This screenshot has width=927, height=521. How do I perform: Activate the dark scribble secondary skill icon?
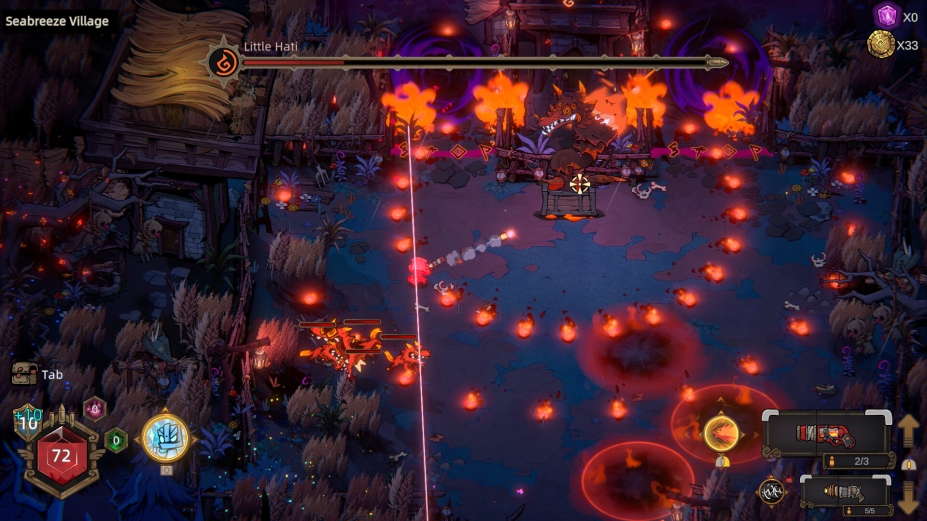click(771, 490)
